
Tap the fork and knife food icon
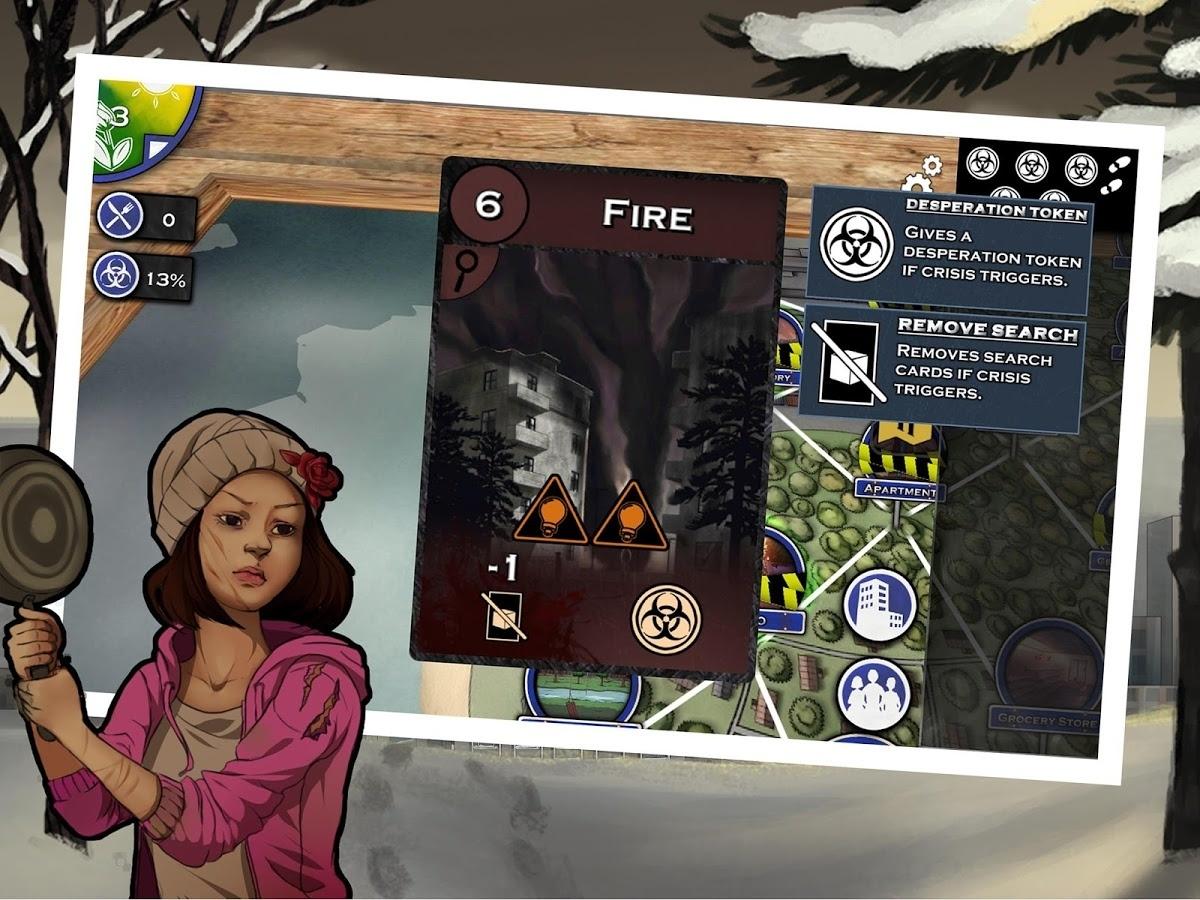119,215
